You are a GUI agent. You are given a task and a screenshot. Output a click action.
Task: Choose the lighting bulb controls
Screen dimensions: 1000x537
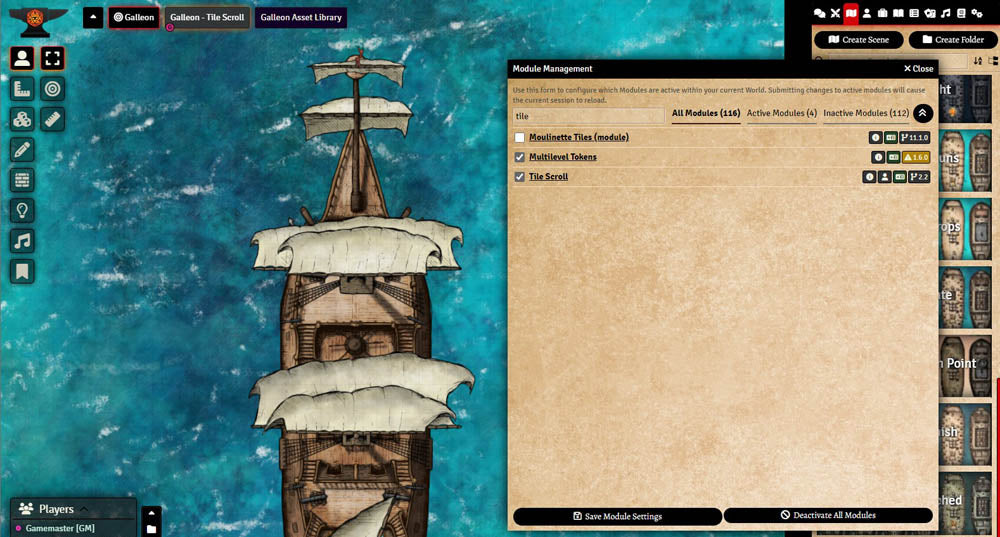point(22,210)
